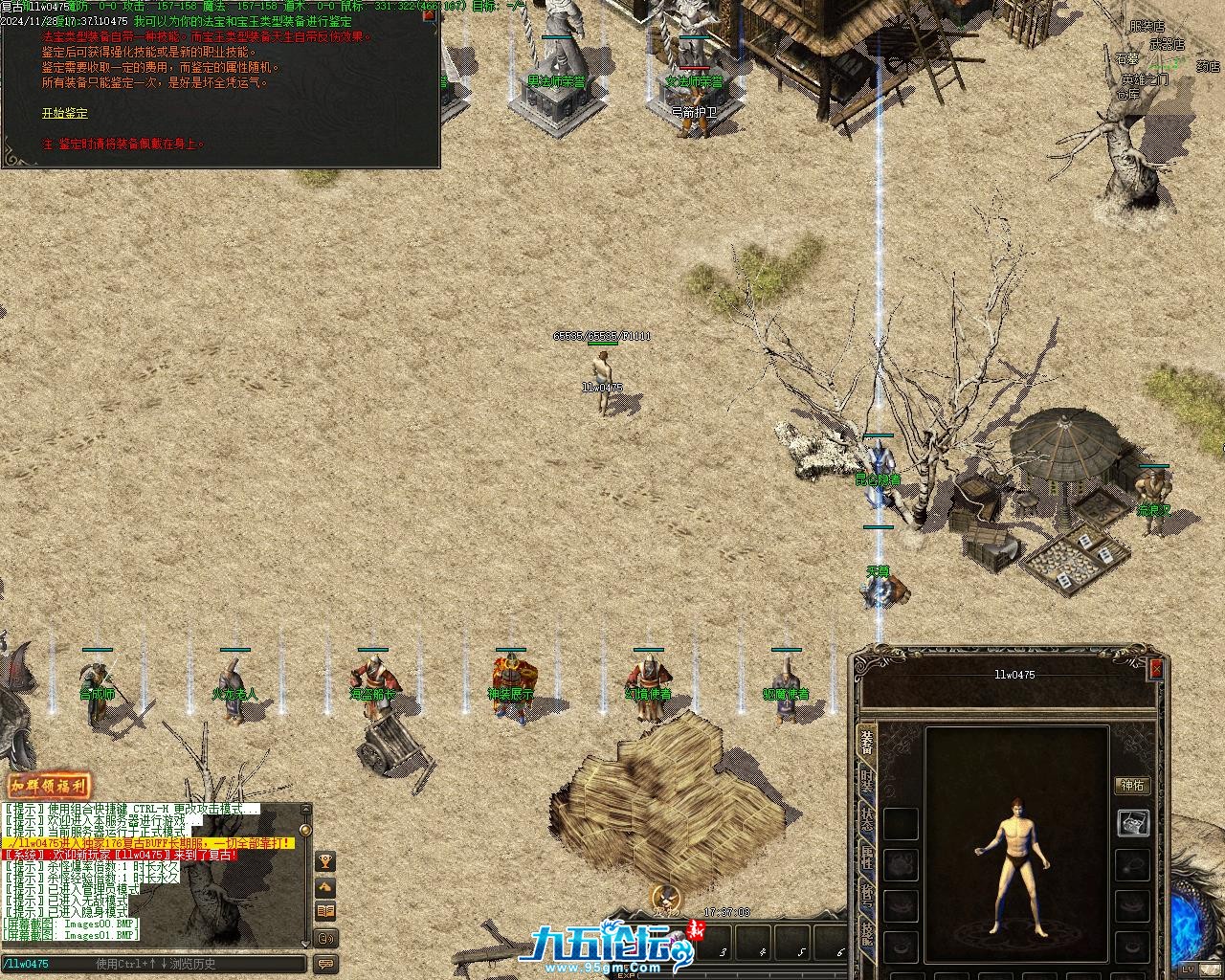Open the trophy icon beside chat

(x=325, y=861)
